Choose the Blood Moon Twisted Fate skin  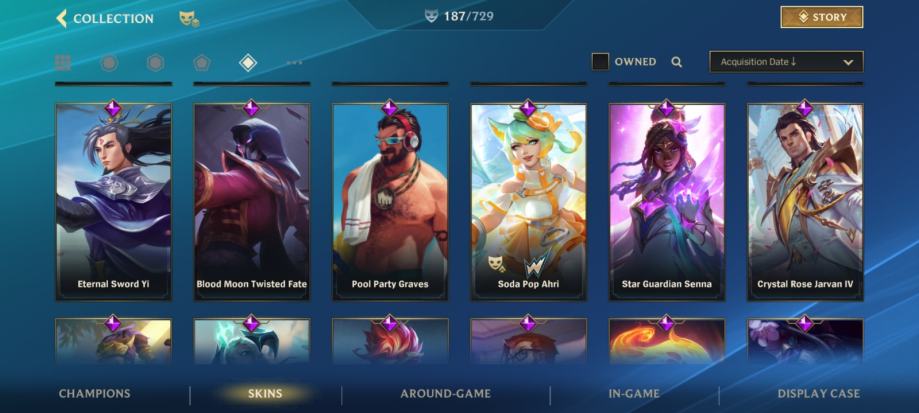coord(251,200)
